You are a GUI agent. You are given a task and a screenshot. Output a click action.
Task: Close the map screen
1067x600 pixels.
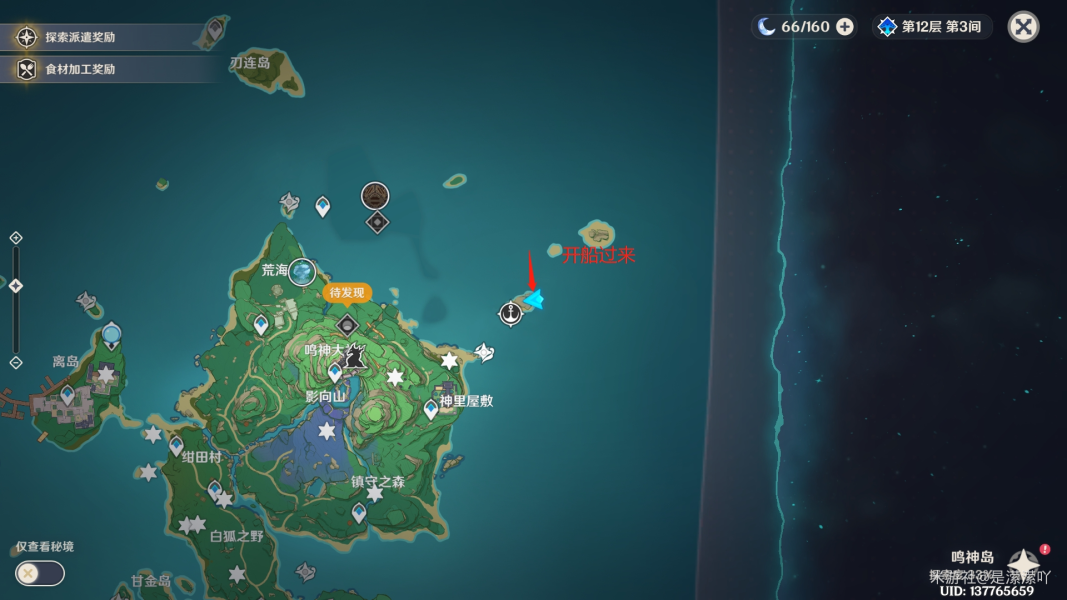1023,27
